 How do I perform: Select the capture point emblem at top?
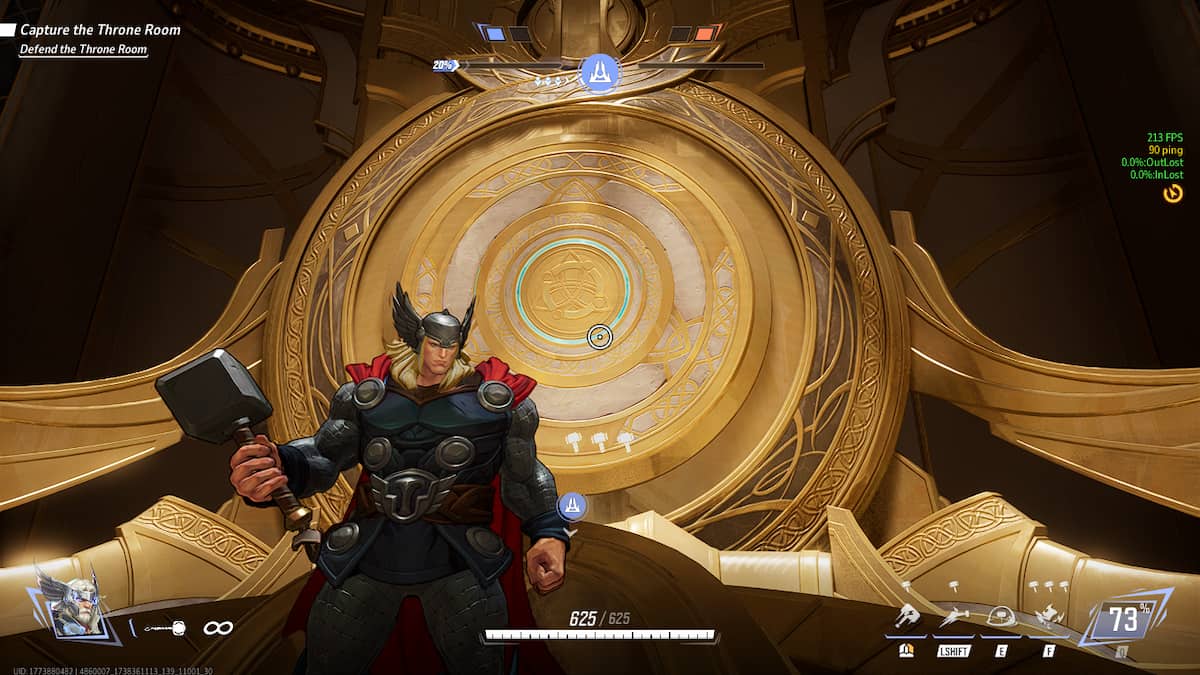[x=599, y=72]
